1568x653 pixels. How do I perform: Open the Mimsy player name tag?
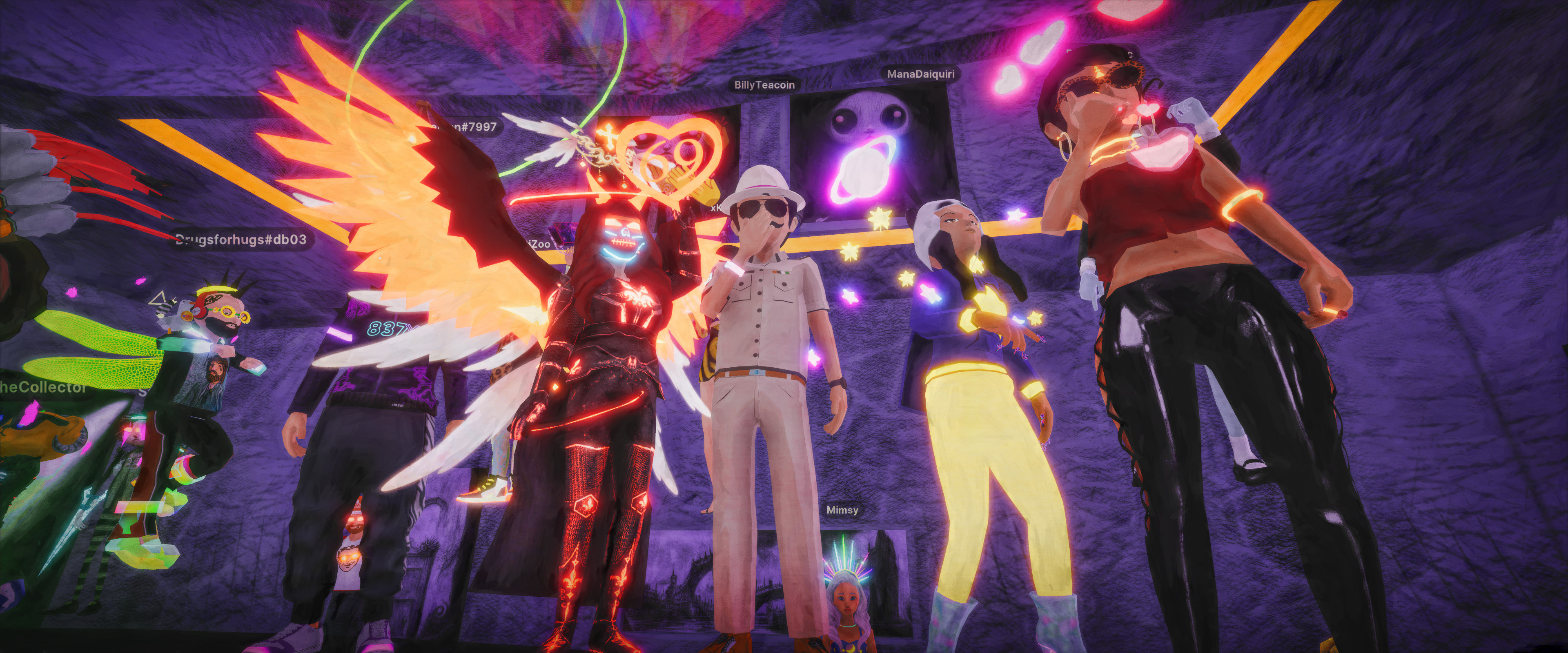click(x=842, y=510)
